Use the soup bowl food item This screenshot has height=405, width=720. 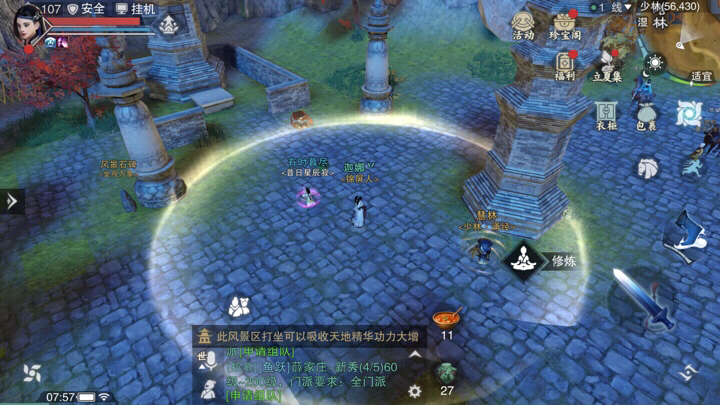point(446,320)
